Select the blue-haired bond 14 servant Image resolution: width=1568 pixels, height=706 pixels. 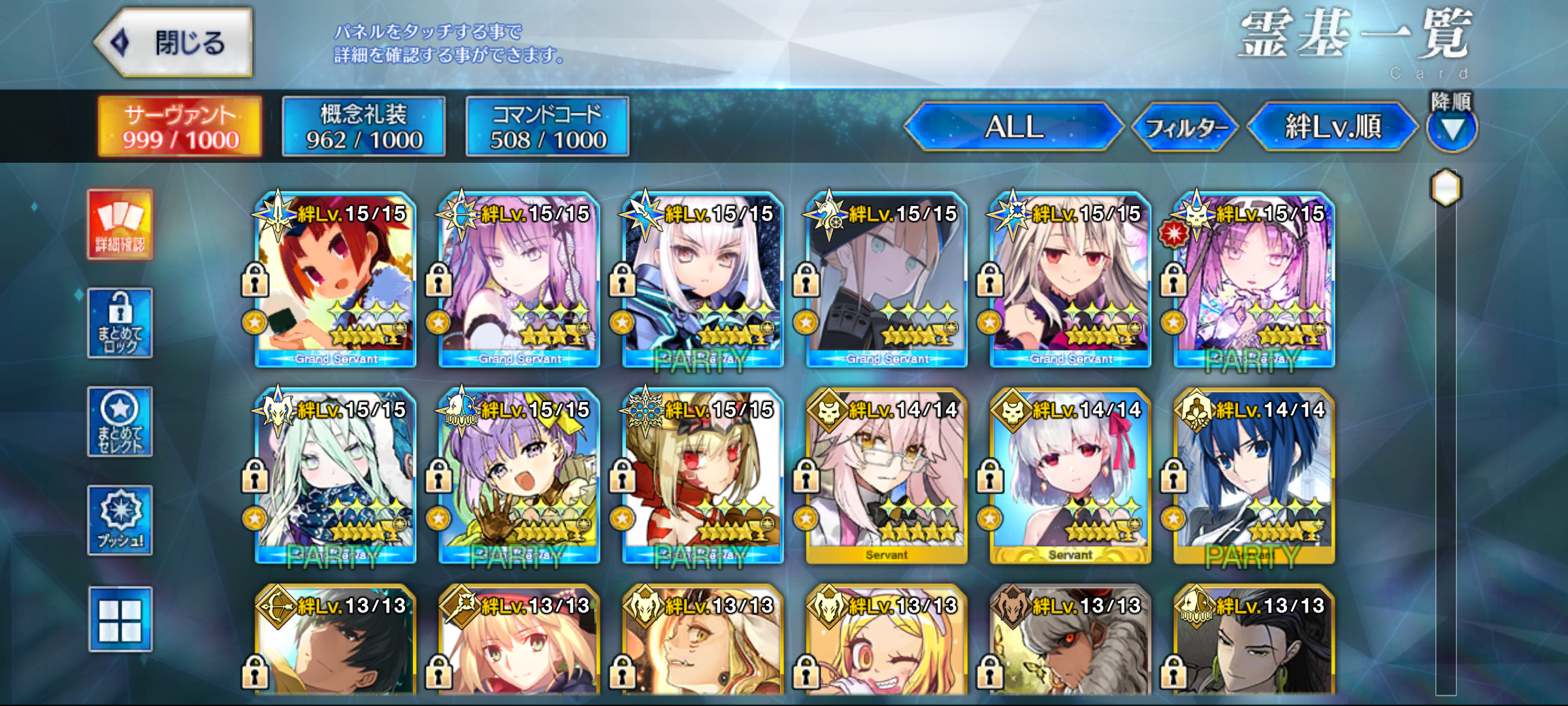(1254, 476)
